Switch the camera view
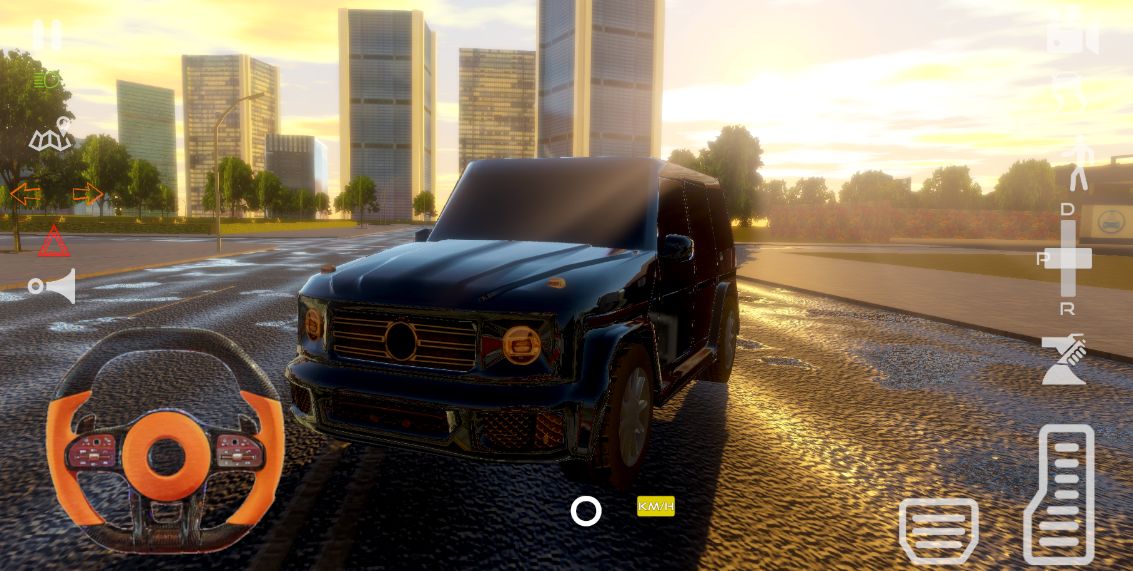The image size is (1133, 571). point(1072,38)
